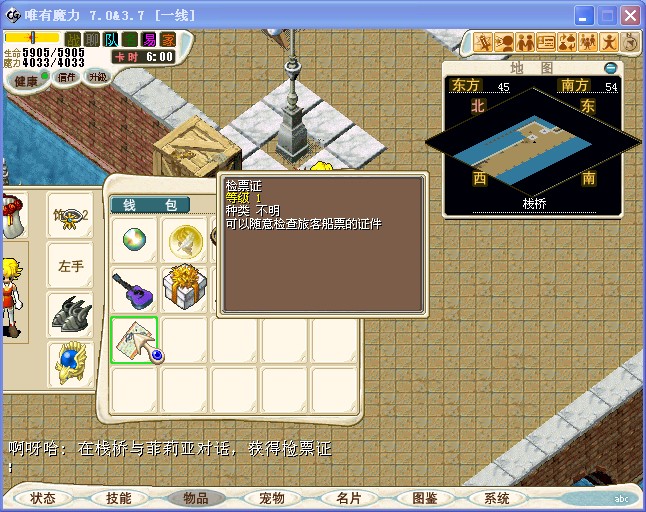
Task: Close the game window
Action: (630, 16)
